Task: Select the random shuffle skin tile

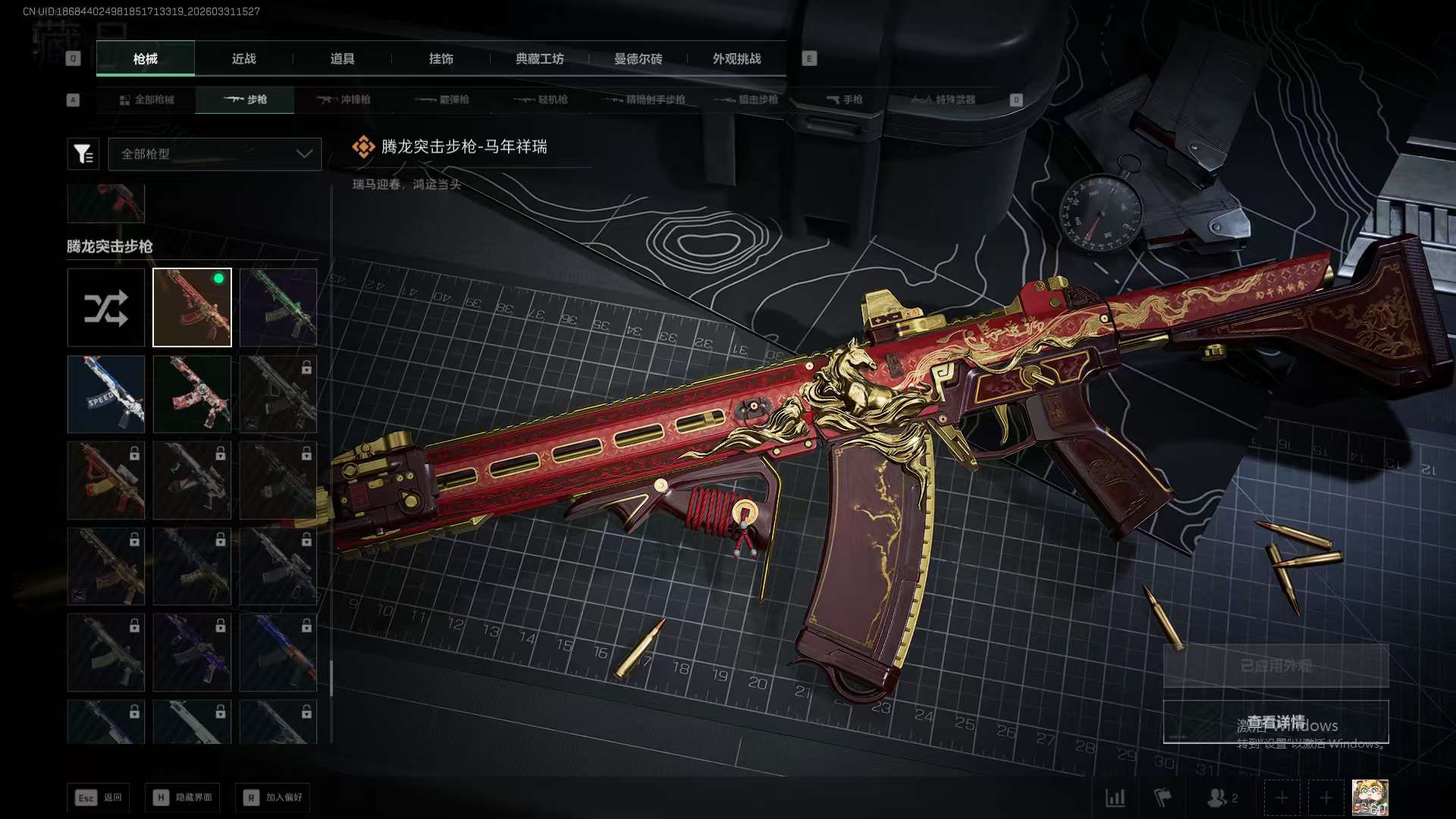Action: [x=106, y=308]
